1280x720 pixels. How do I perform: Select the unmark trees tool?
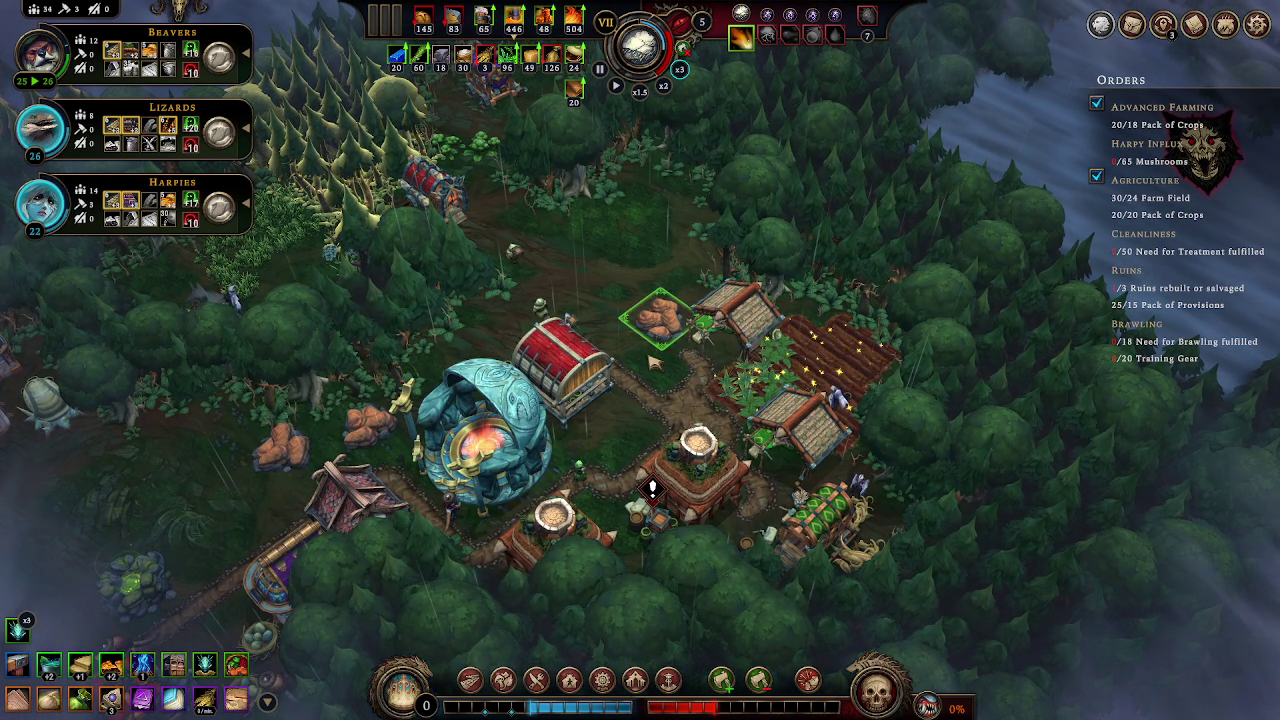point(758,681)
